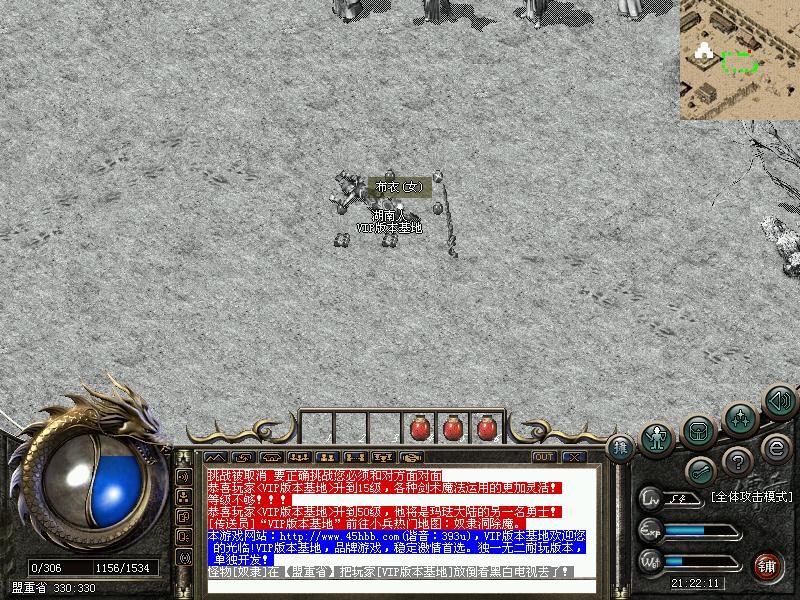Close the chat panel with X button

tap(574, 457)
